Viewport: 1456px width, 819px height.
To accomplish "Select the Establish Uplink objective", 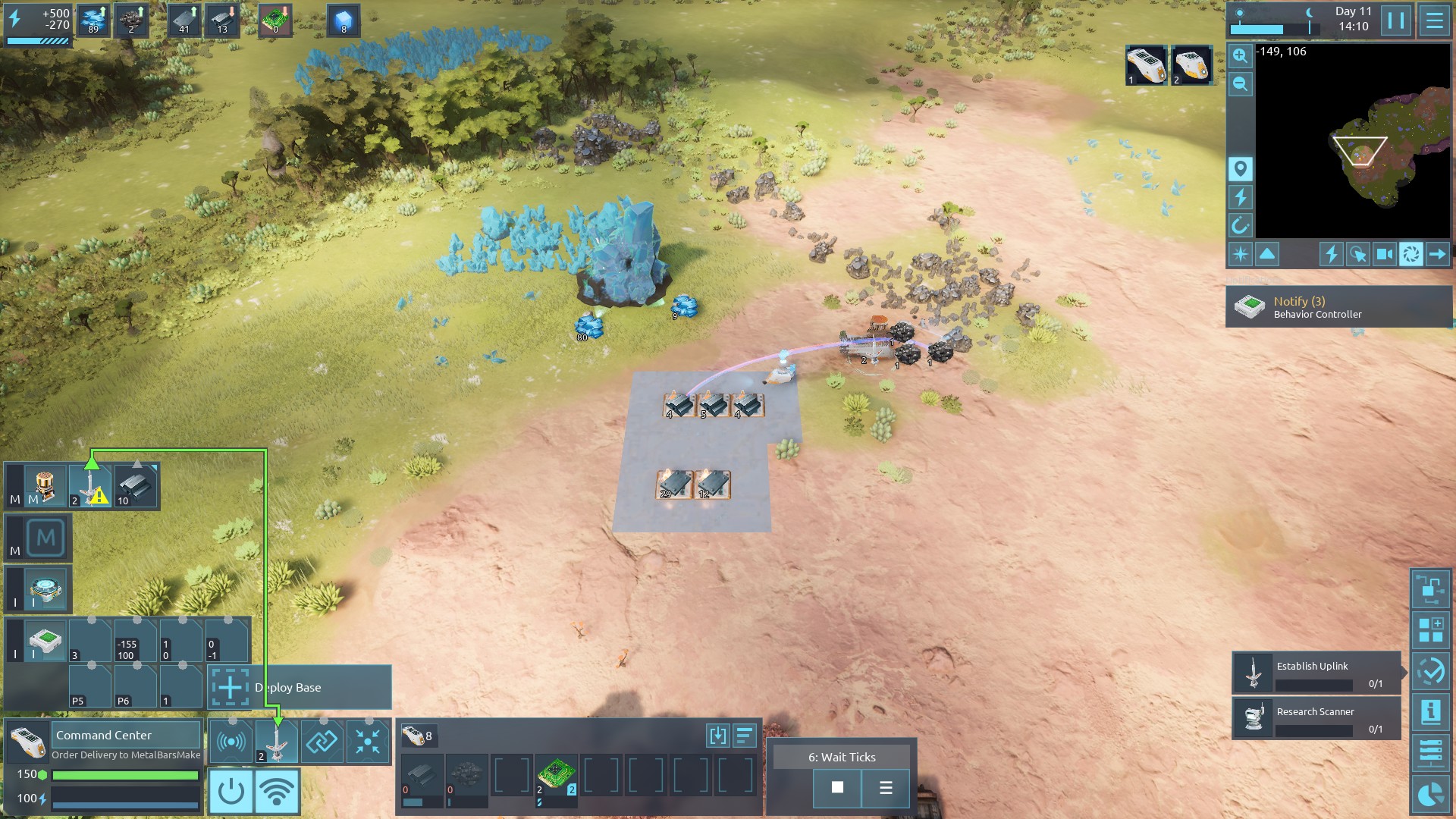I will click(x=1316, y=673).
